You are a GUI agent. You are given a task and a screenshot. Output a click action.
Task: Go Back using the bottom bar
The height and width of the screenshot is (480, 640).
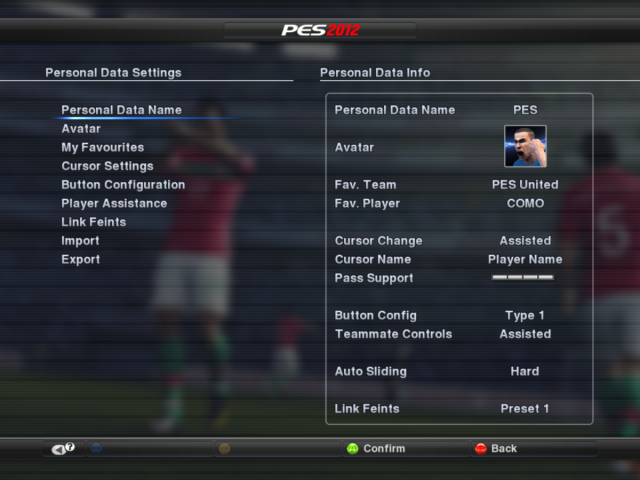point(496,449)
